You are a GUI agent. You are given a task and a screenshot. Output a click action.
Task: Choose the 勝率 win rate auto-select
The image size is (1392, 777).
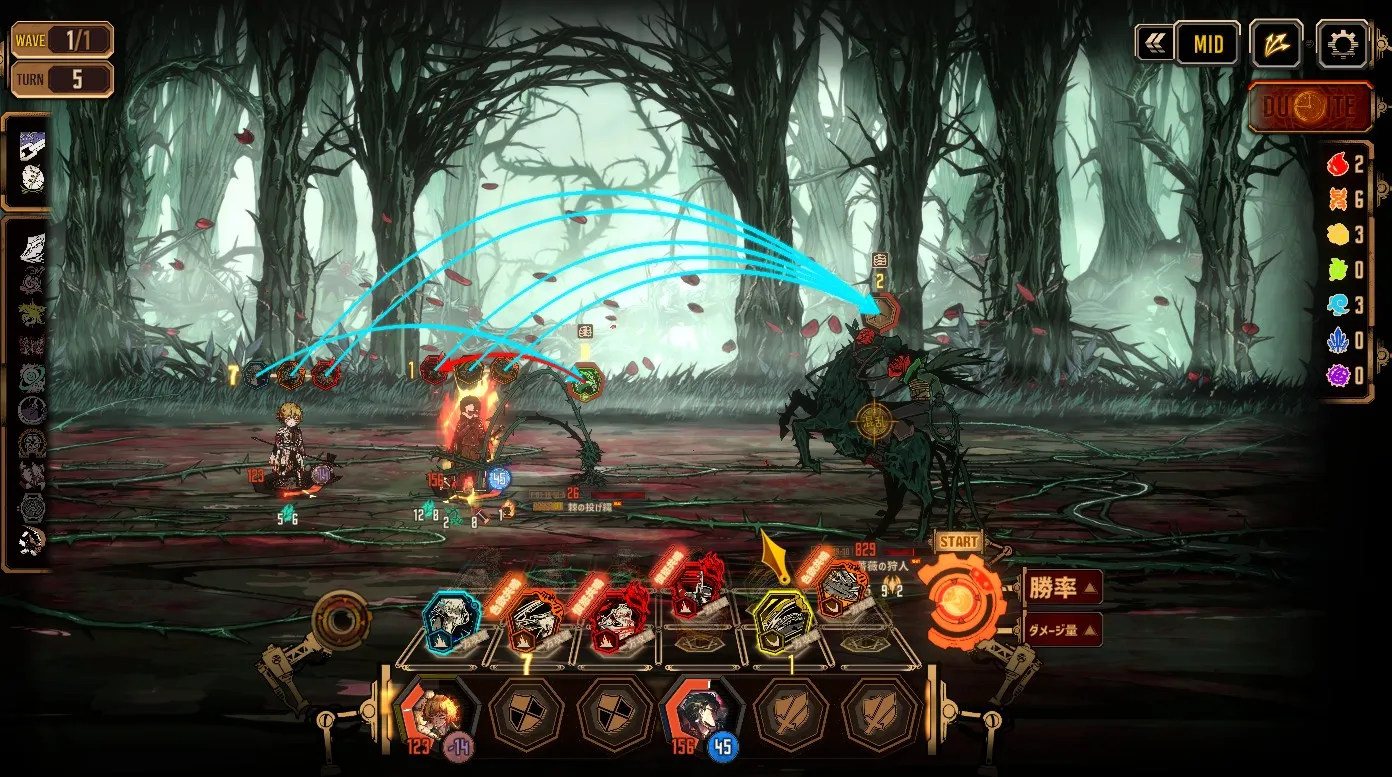(x=1063, y=587)
